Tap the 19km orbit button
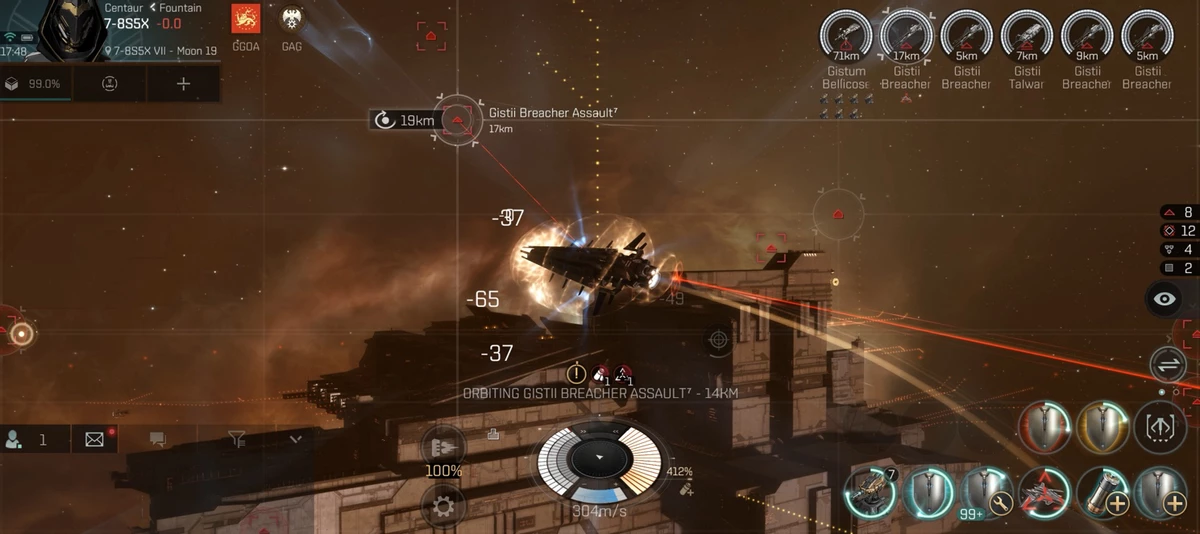Viewport: 1200px width, 534px height. coord(405,121)
